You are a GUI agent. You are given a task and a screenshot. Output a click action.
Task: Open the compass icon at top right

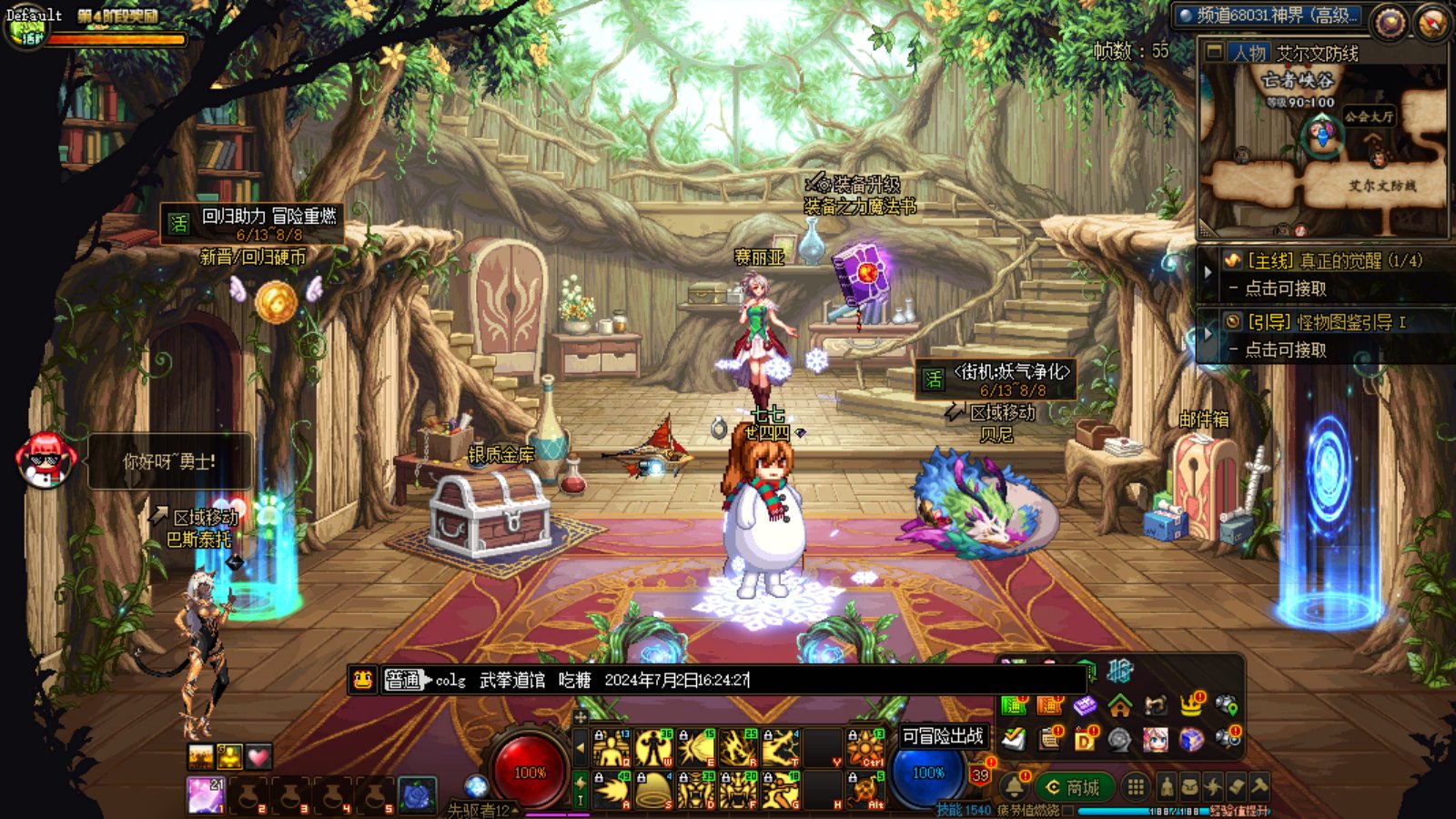pyautogui.click(x=1431, y=23)
